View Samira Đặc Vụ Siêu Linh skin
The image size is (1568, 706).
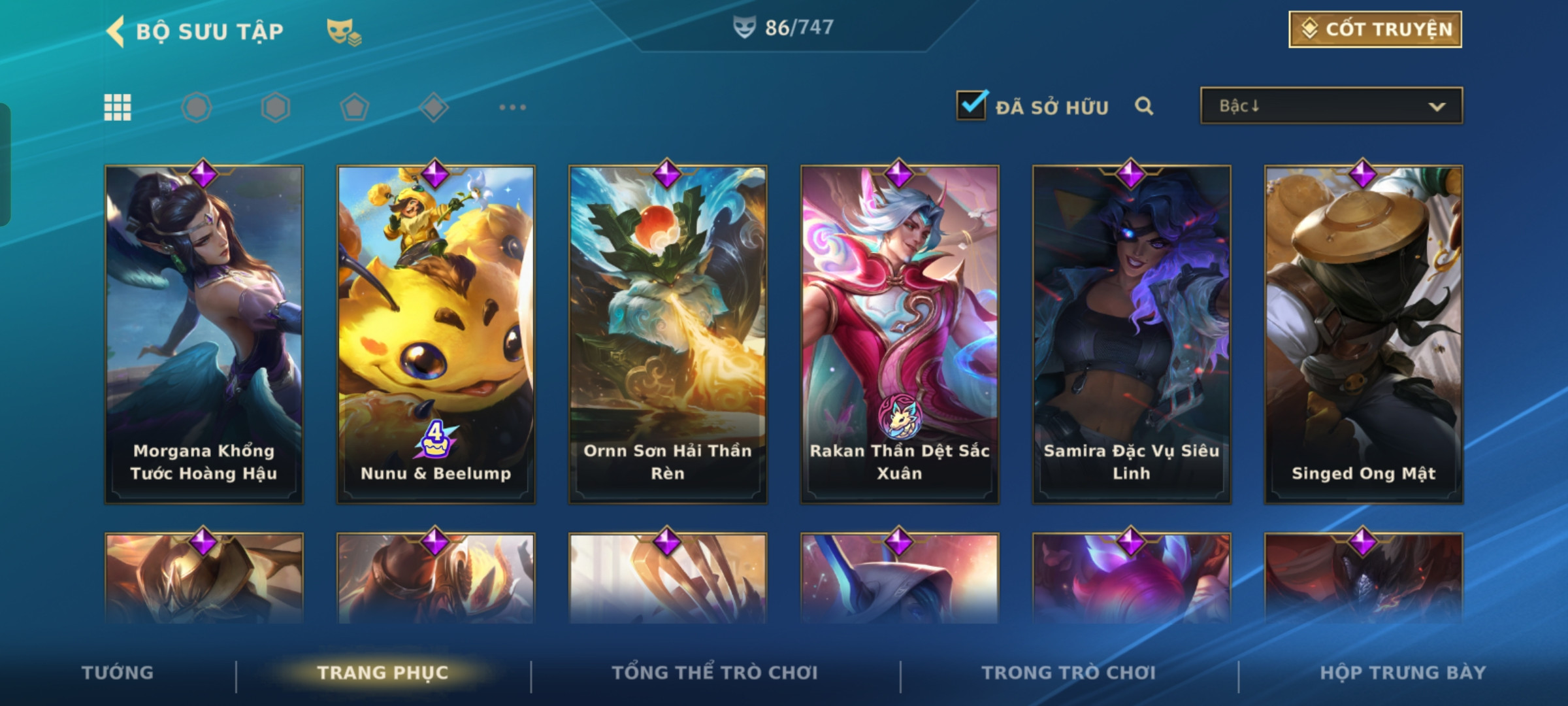point(1132,334)
